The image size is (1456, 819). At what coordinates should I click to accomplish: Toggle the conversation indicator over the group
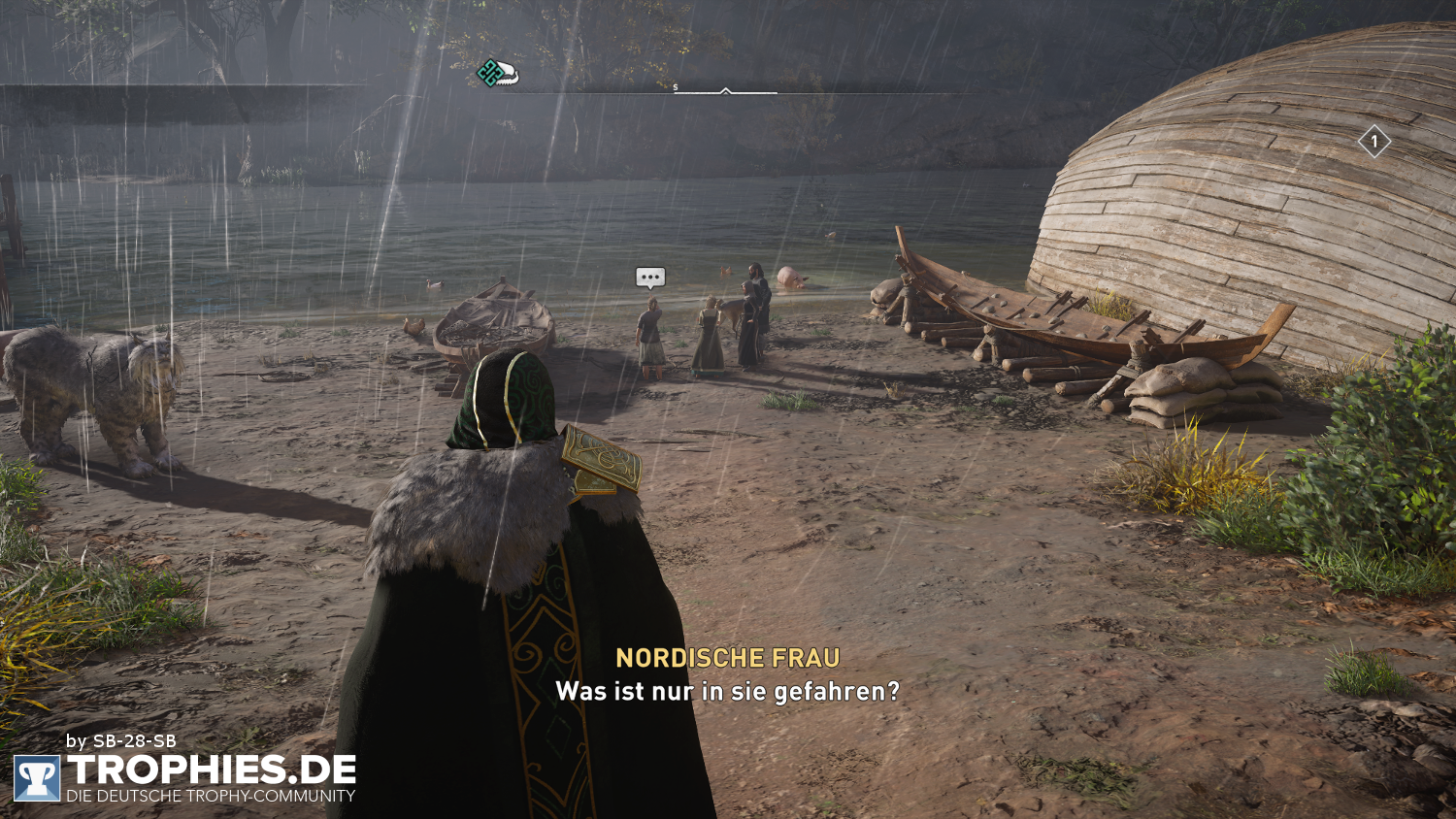[649, 278]
